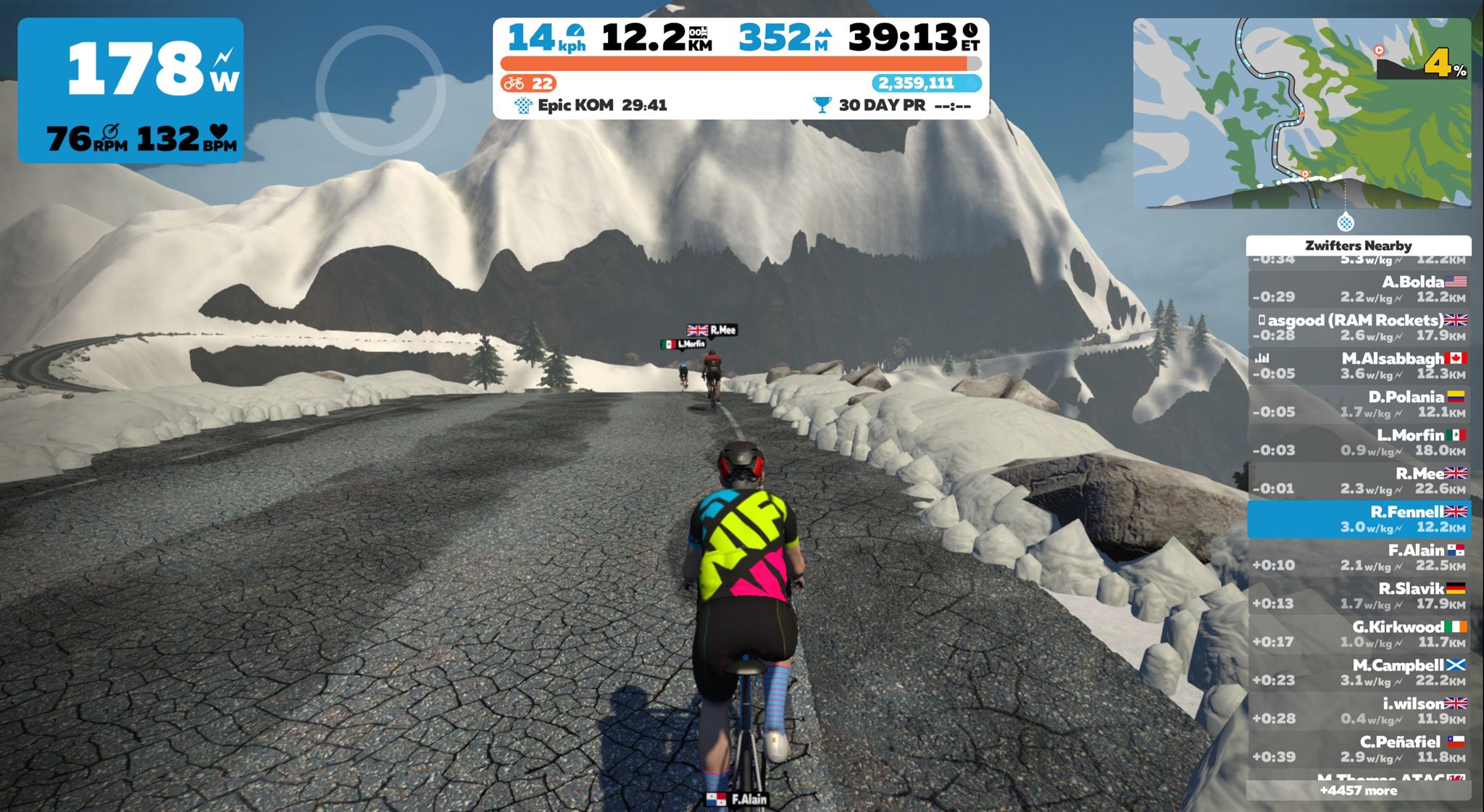Click L.Morfin's nametag on the road ahead
The height and width of the screenshot is (812, 1484).
point(685,342)
